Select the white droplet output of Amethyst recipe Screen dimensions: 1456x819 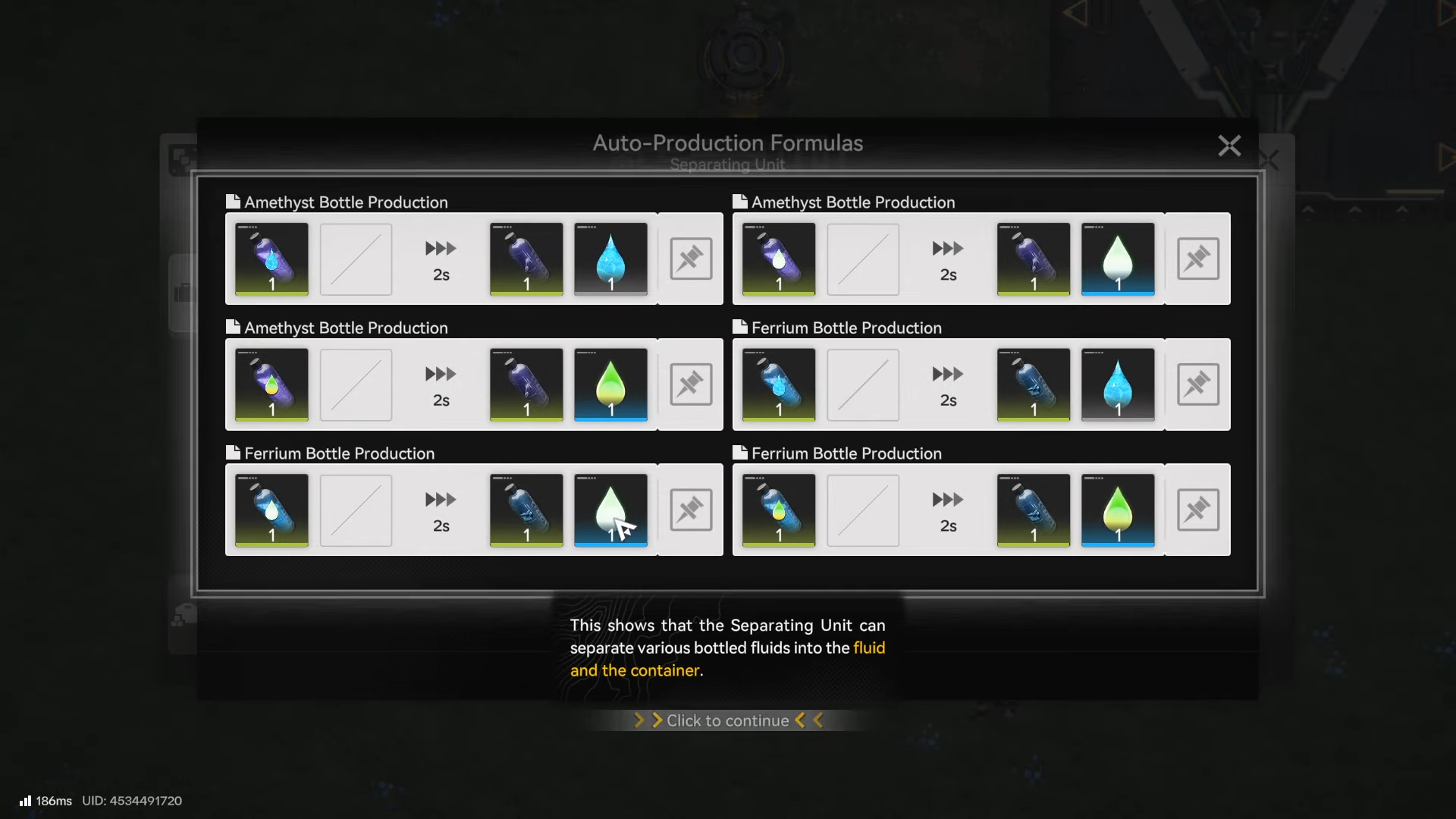coord(1117,259)
